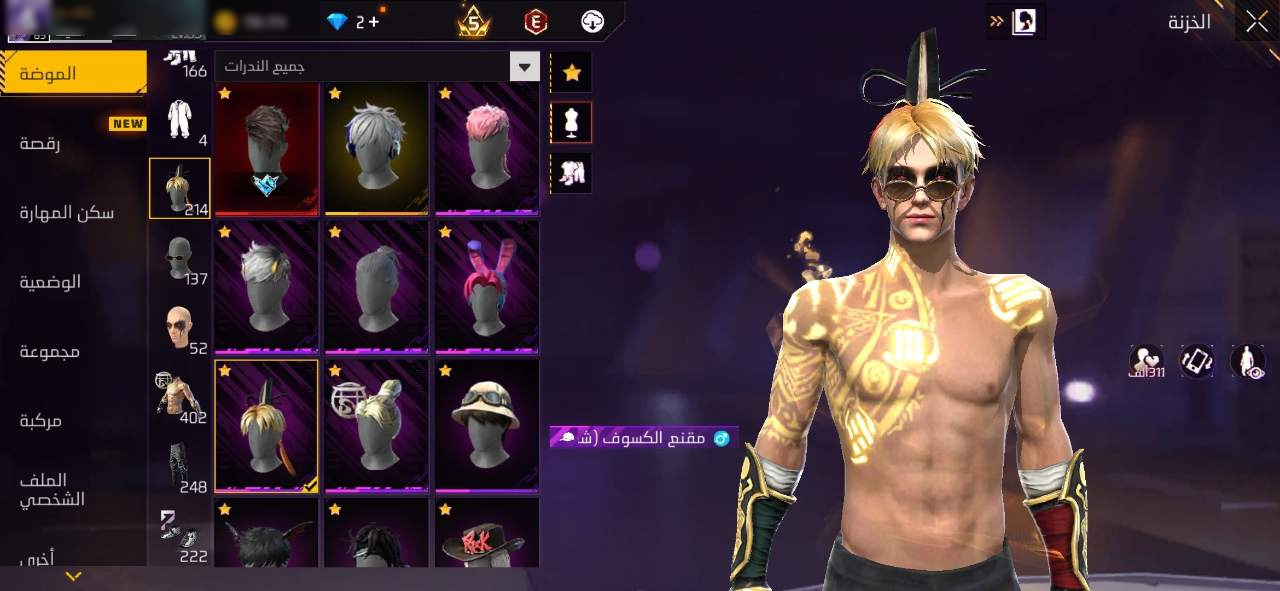This screenshot has height=591, width=1280.
Task: Toggle the star favorites filter
Action: (x=572, y=72)
